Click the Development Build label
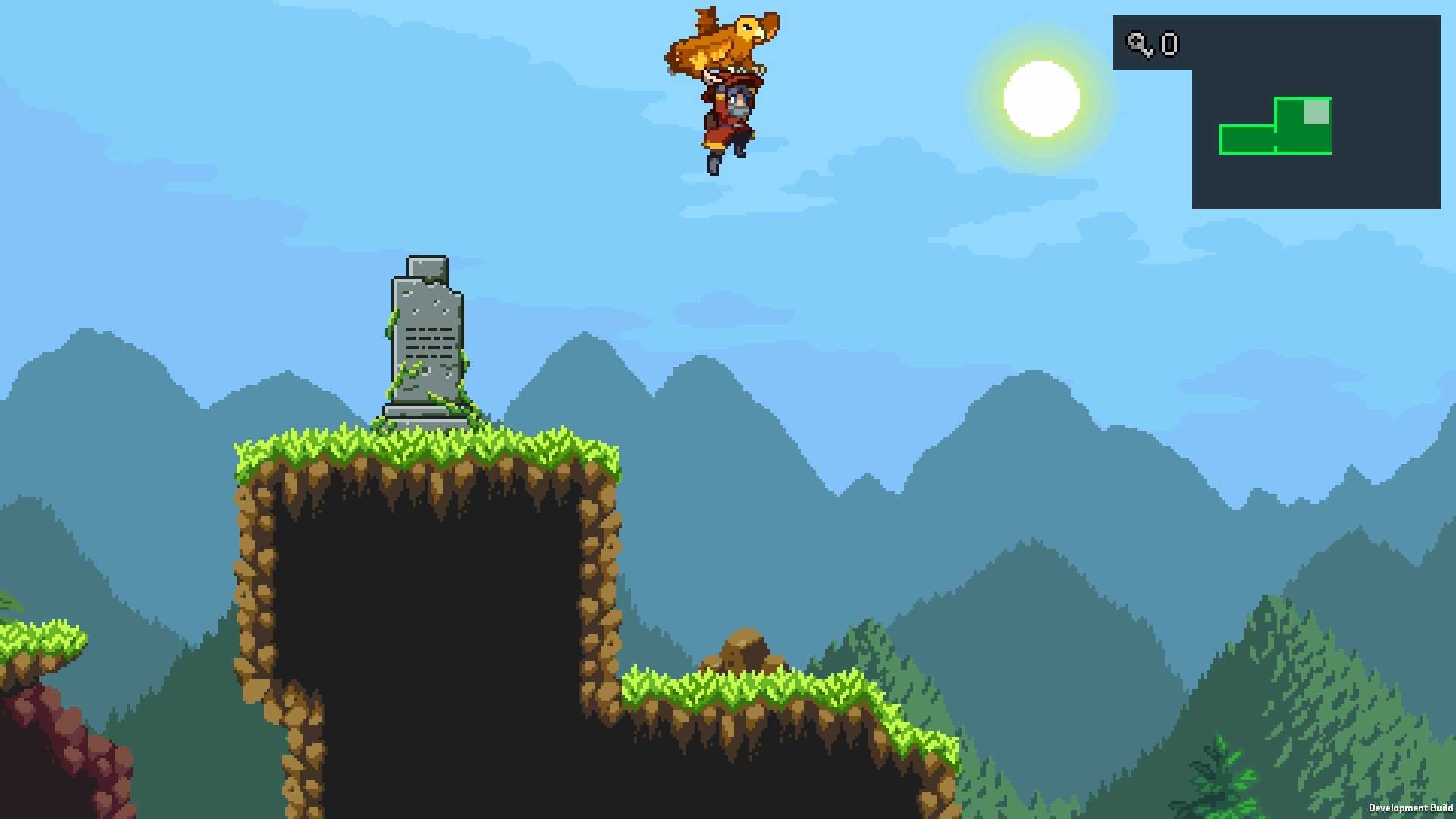1456x819 pixels. pyautogui.click(x=1412, y=809)
